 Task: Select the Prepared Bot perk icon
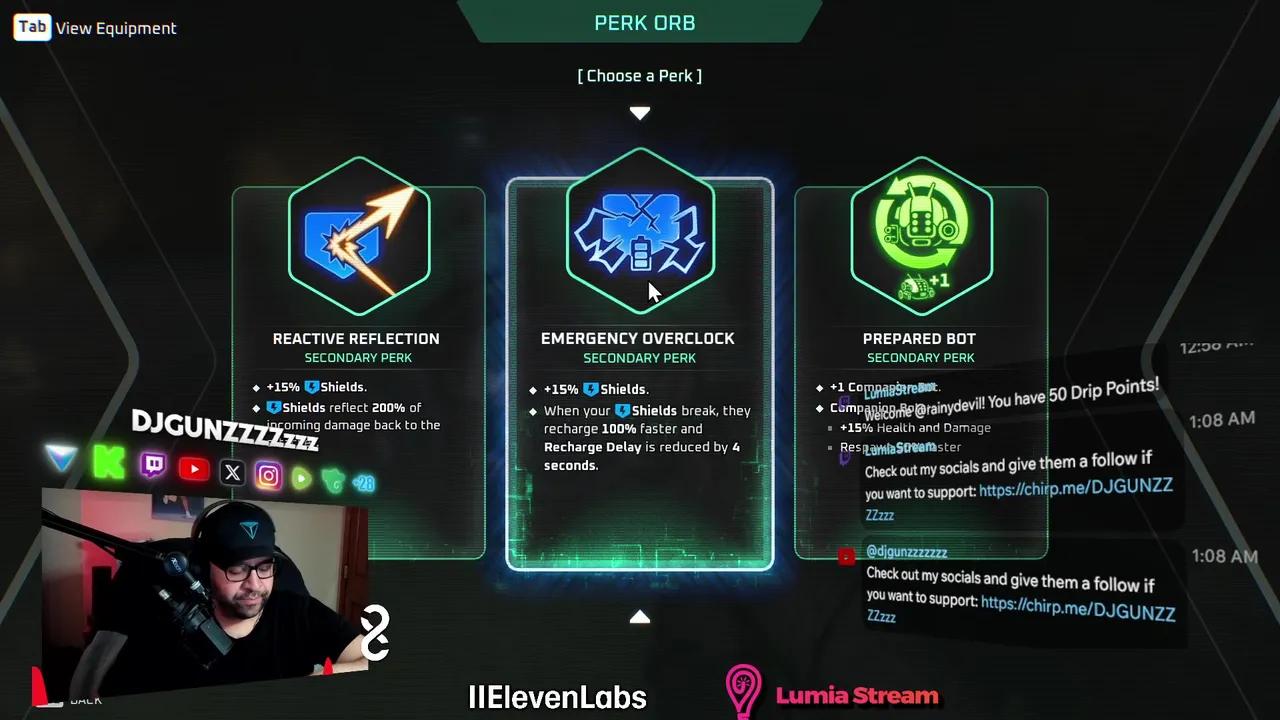tap(920, 237)
